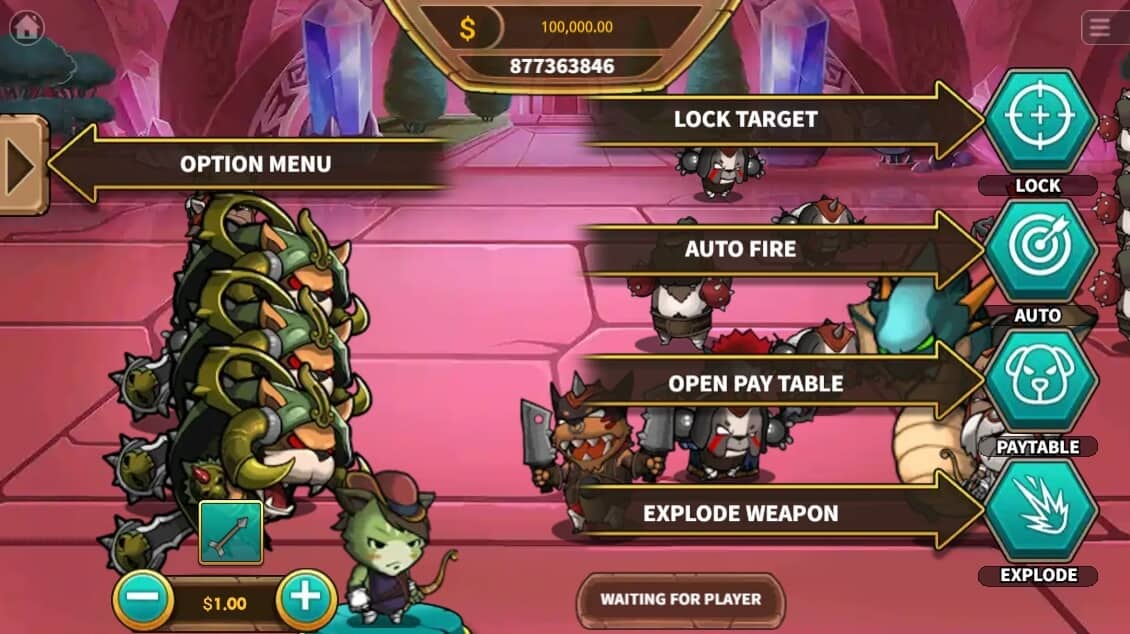Viewport: 1130px width, 634px height.
Task: Increase the bet with the plus button
Action: pyautogui.click(x=304, y=599)
